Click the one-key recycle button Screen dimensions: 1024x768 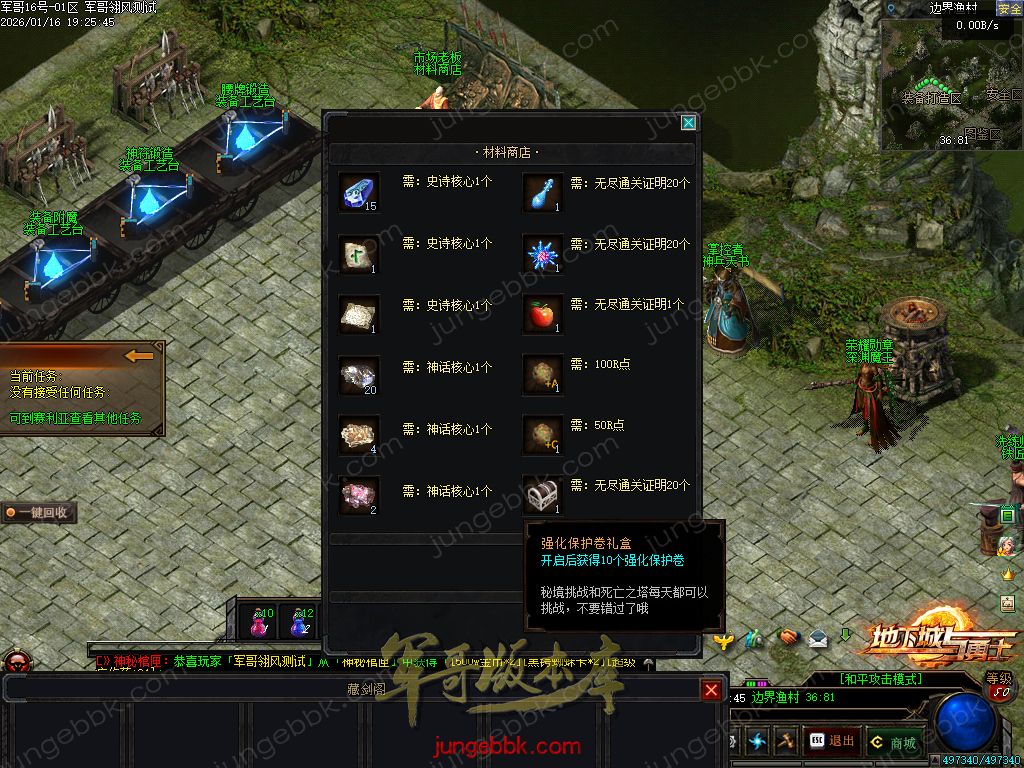(40, 512)
